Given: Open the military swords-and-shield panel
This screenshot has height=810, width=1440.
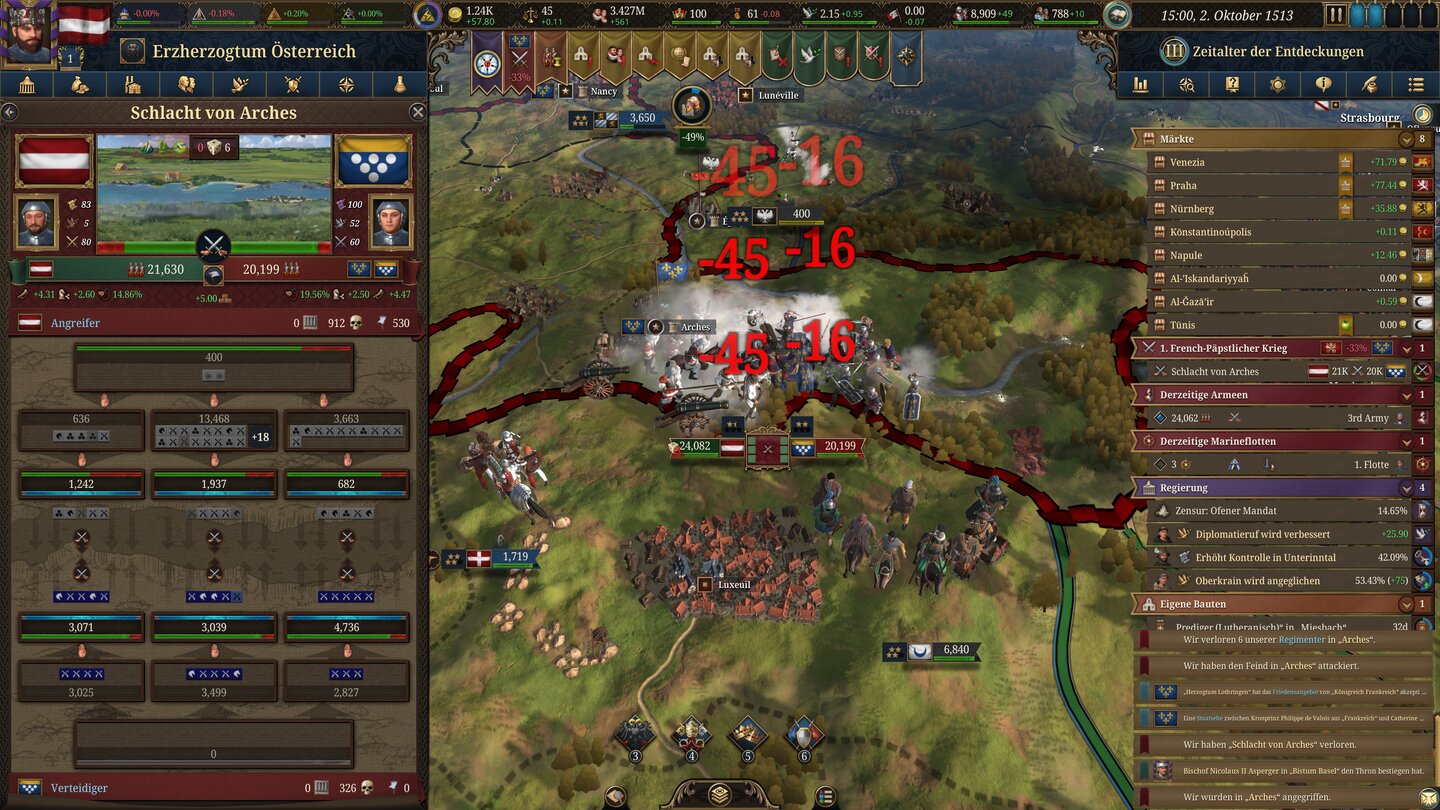Looking at the screenshot, I should point(292,84).
